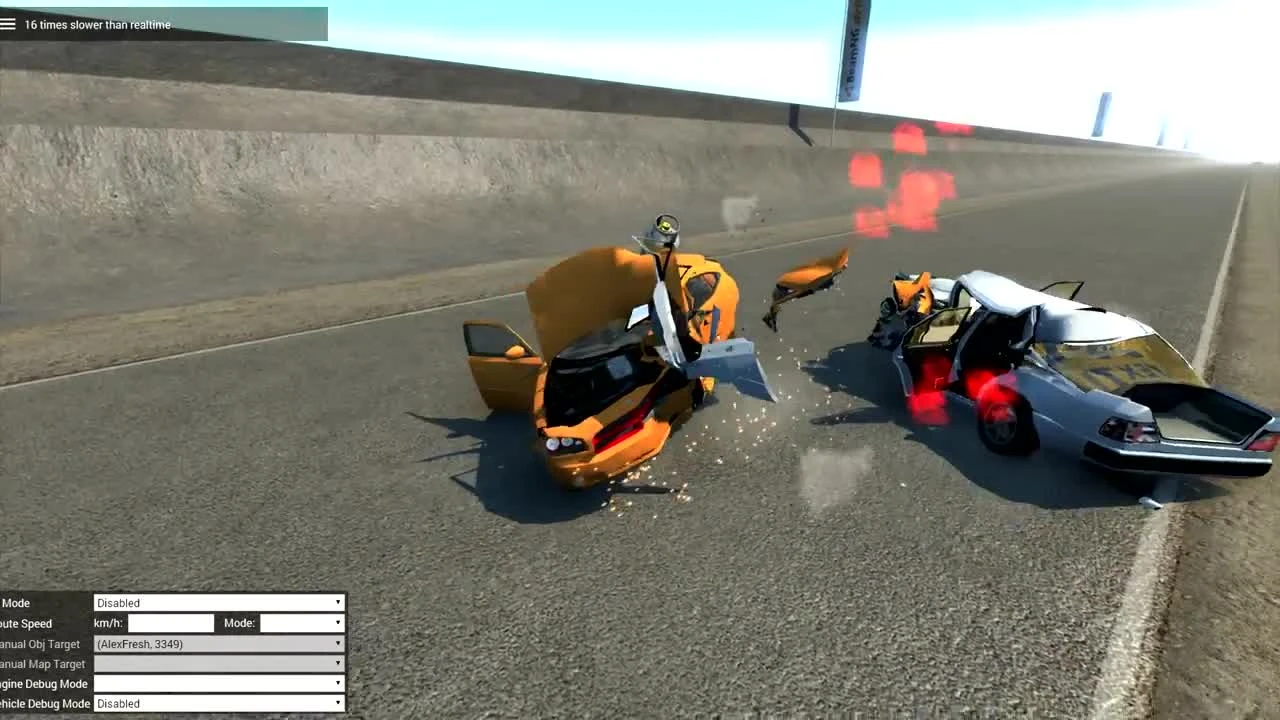Click the dropdown arrow on Manual Obj Target
The height and width of the screenshot is (720, 1280).
[x=337, y=643]
